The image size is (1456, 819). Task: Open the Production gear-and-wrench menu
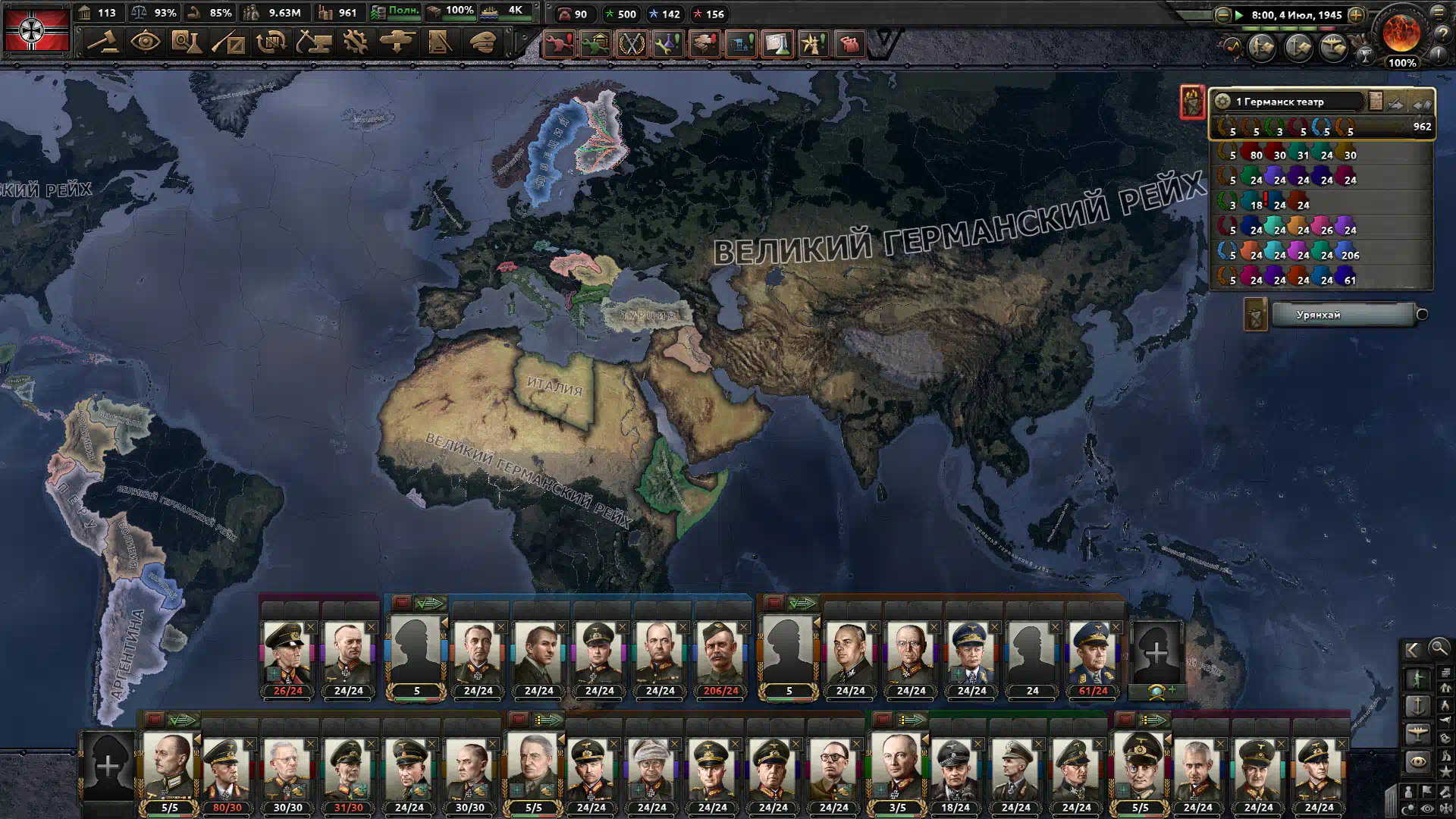(355, 42)
